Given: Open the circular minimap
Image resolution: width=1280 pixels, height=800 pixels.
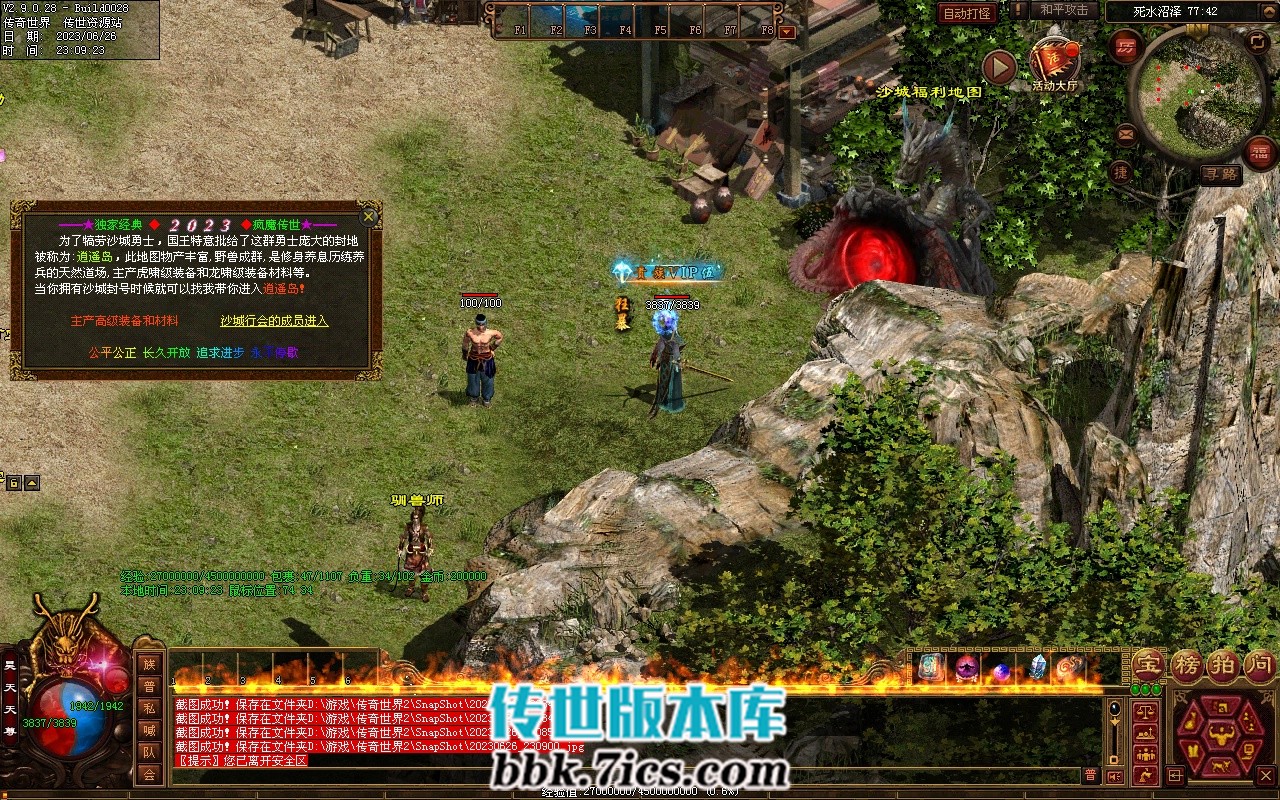Looking at the screenshot, I should [1198, 93].
